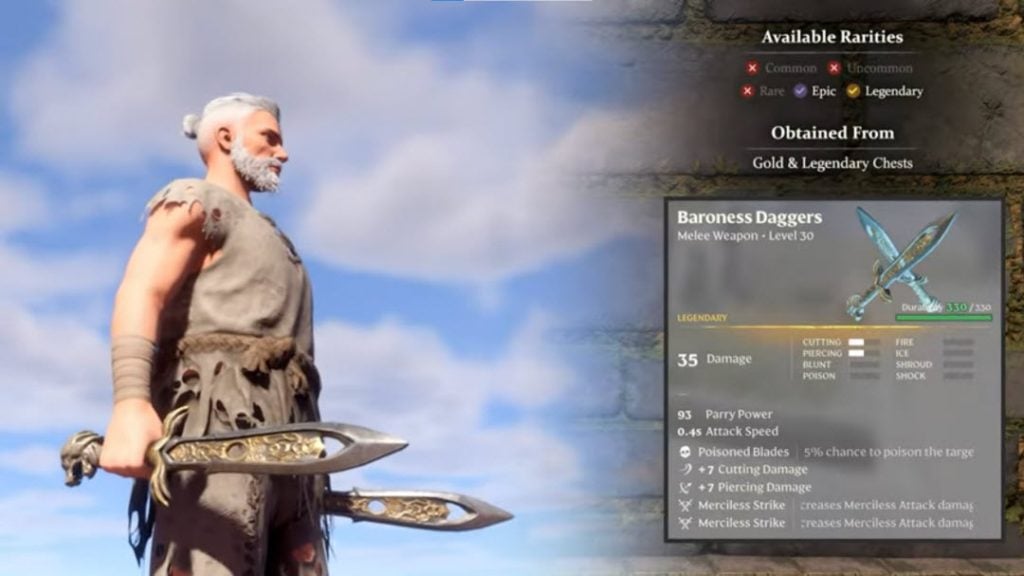Screen dimensions: 1024x576
Task: Select the Common rarity marker
Action: [752, 69]
